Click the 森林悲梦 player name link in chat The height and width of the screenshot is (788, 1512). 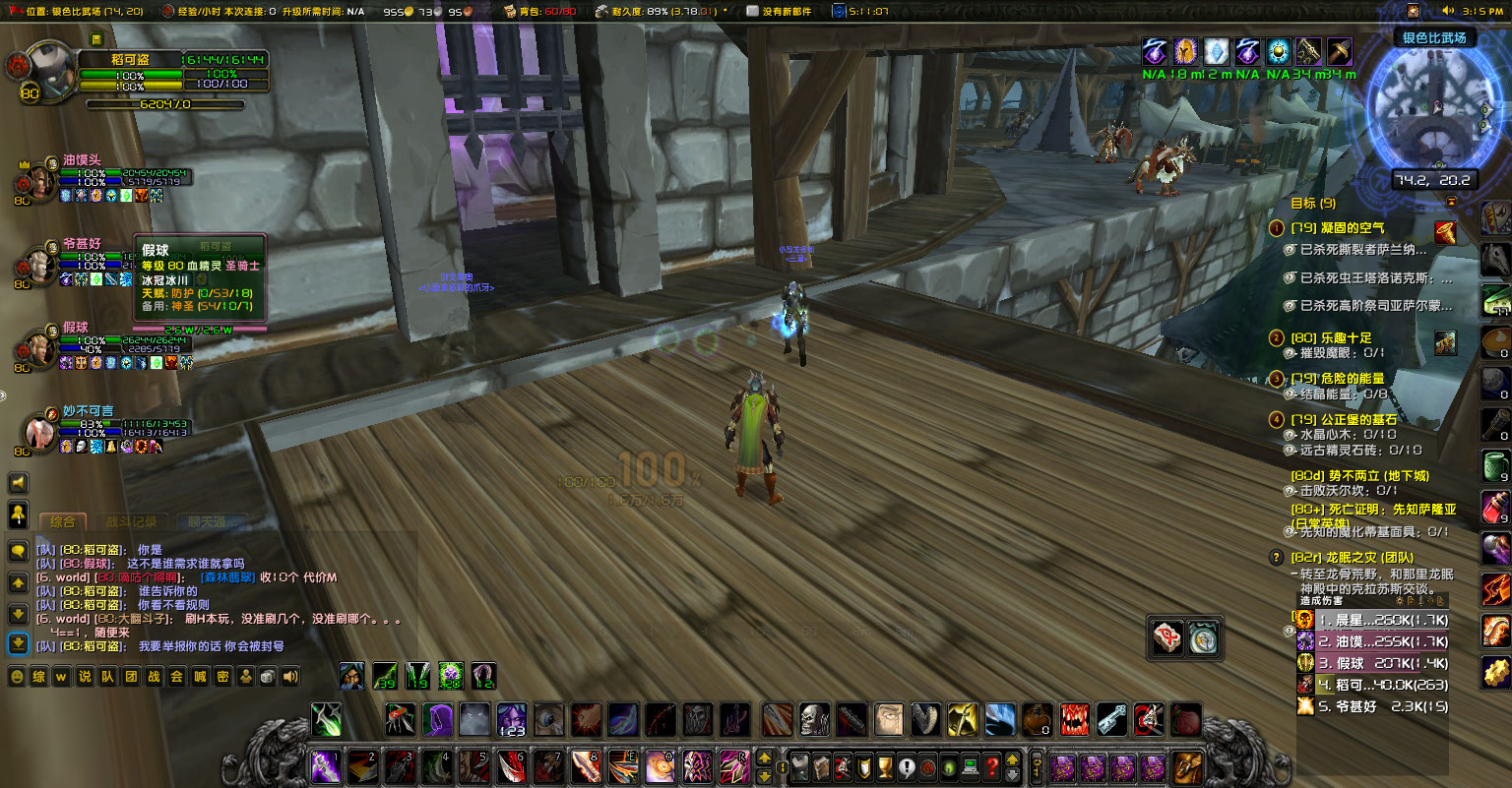[228, 576]
